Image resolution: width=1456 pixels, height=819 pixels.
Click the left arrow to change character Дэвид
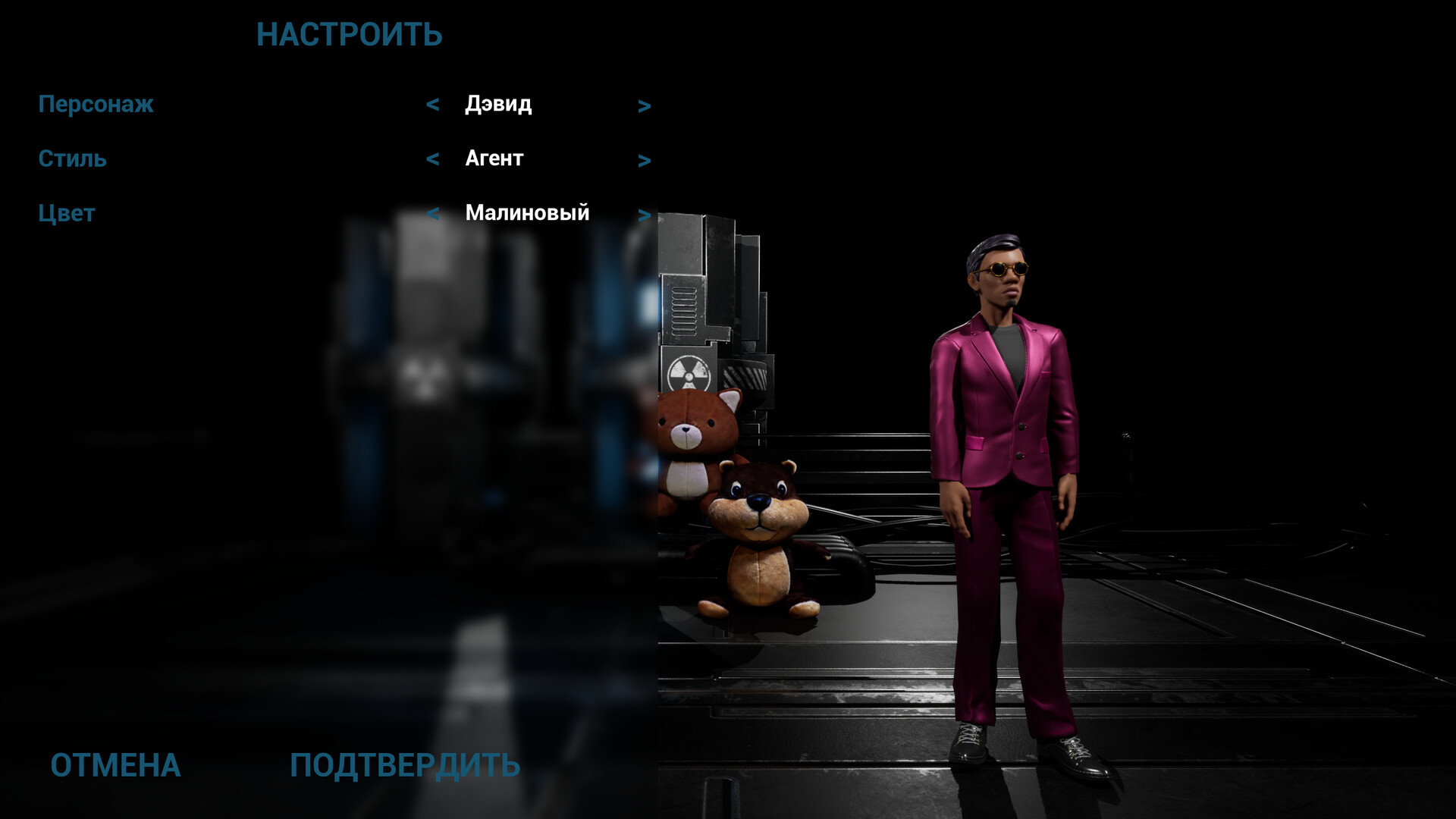[x=434, y=105]
